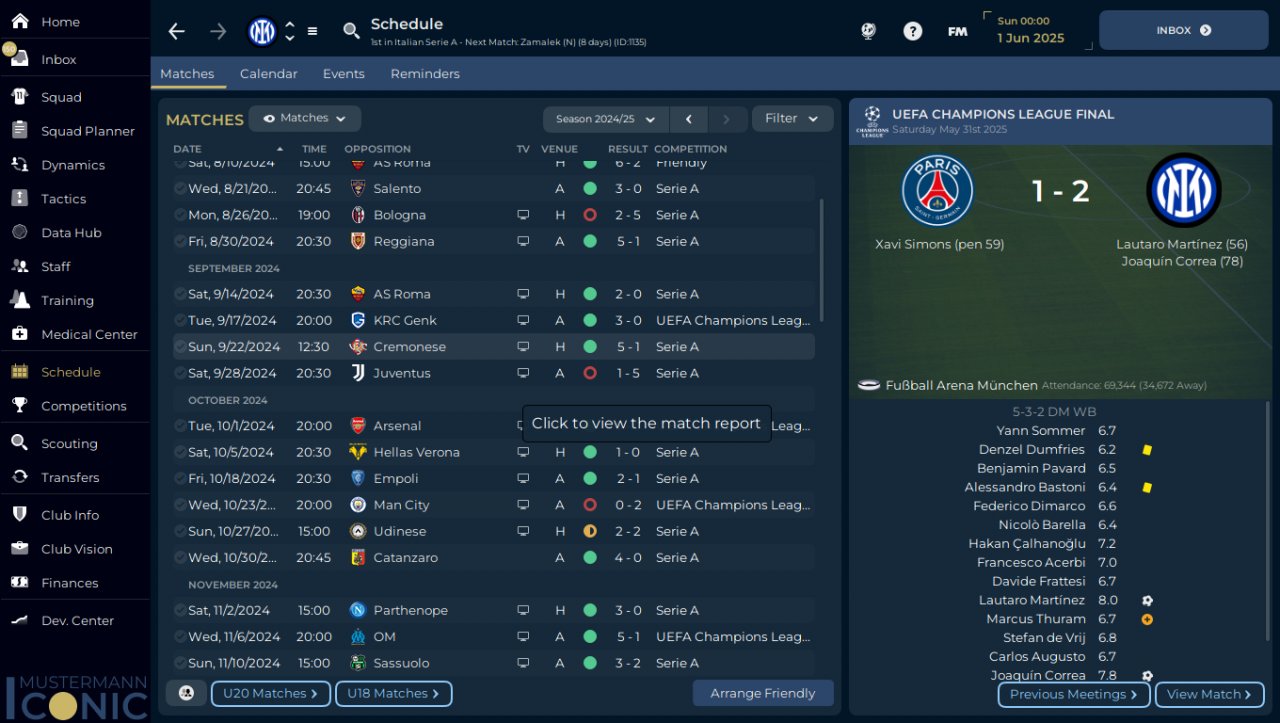Open Previous Meetings
This screenshot has height=723, width=1280.
pyautogui.click(x=1073, y=694)
